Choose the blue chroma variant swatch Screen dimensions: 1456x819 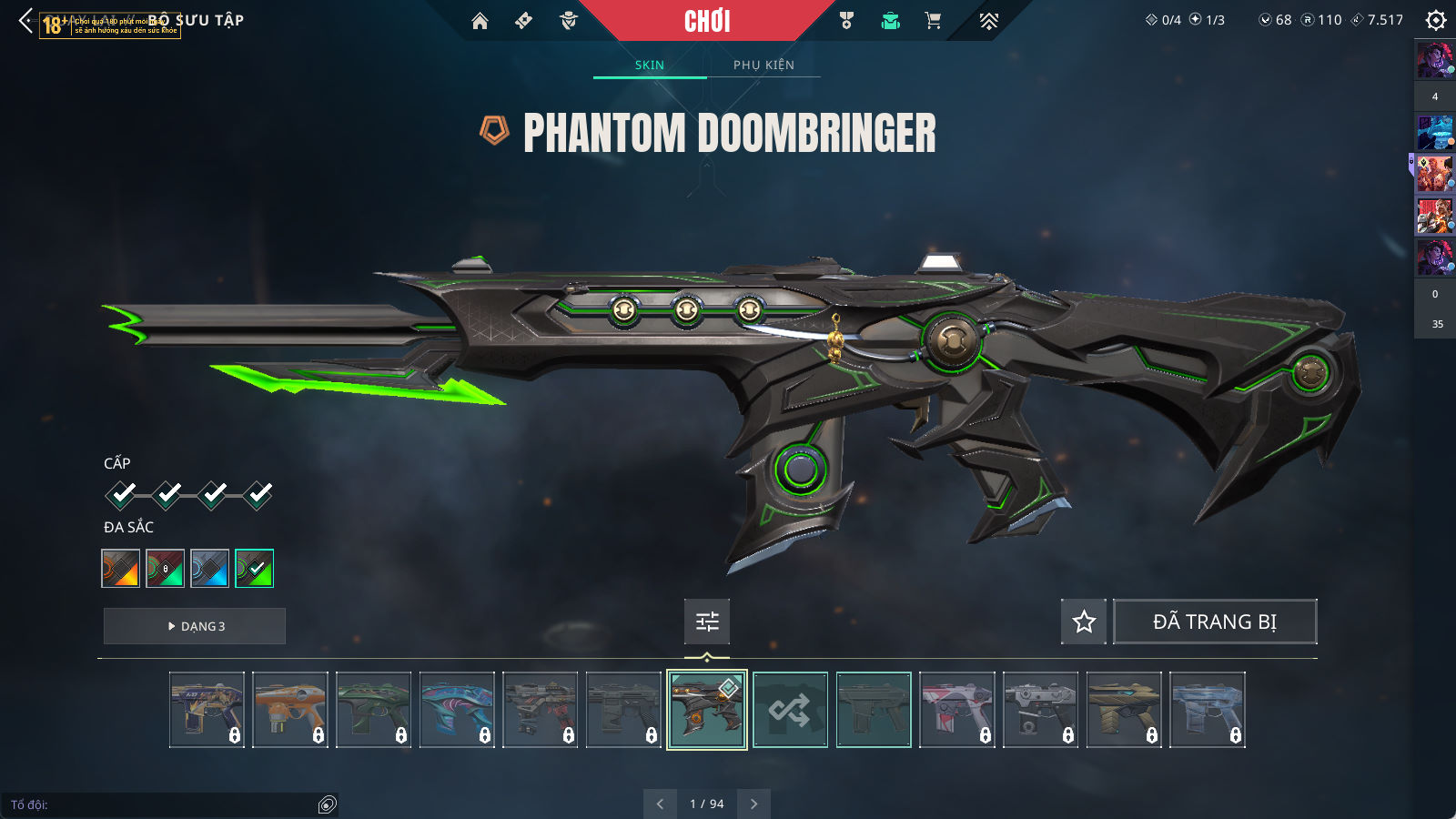point(209,569)
